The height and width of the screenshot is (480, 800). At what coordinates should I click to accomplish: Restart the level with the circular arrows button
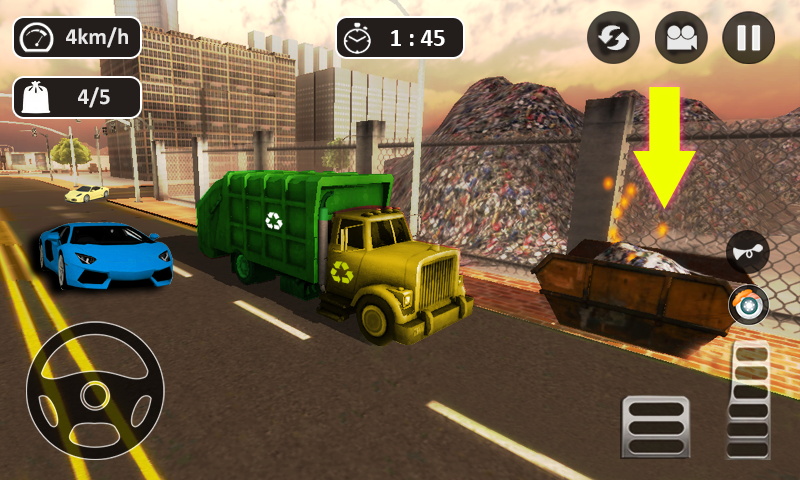point(613,38)
